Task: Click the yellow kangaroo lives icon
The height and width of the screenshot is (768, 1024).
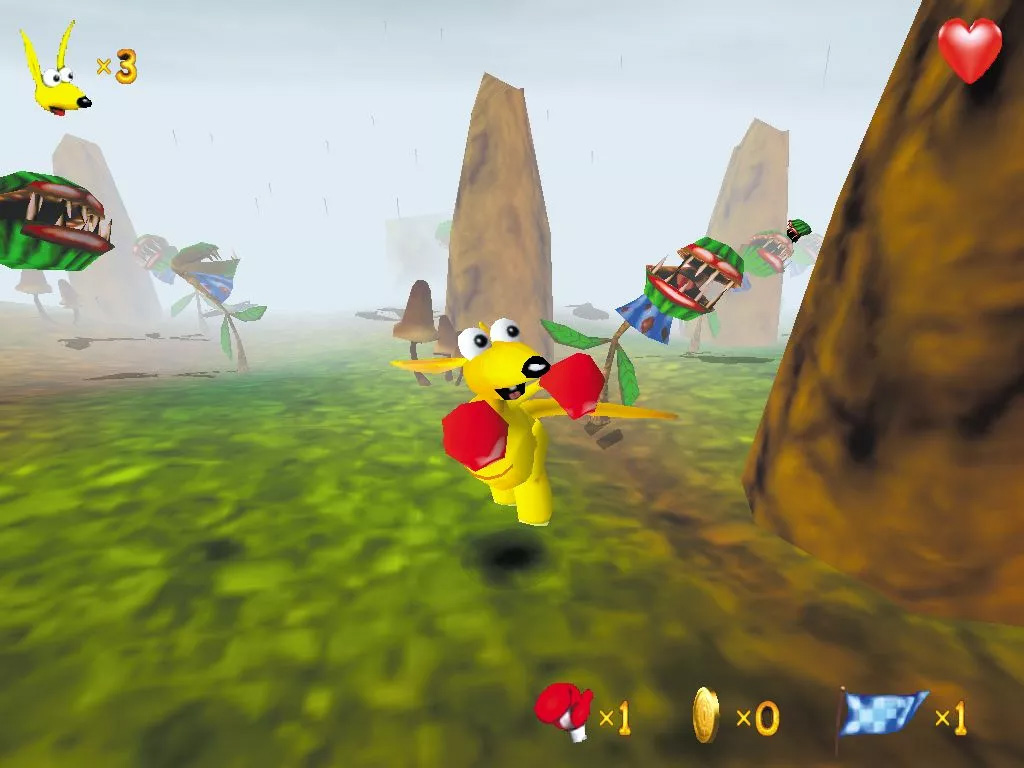Action: 56,72
